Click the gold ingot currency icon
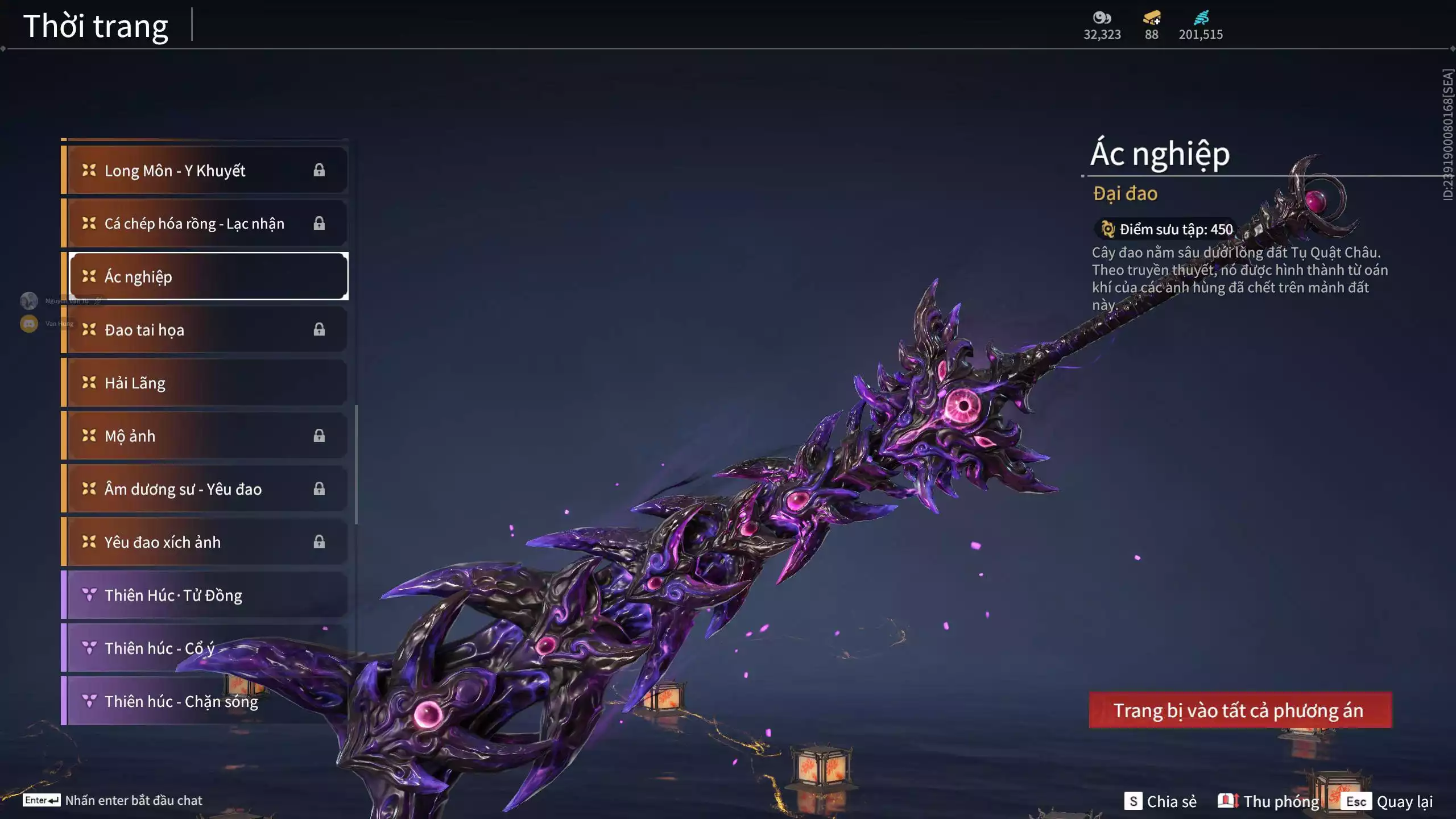Screen dimensions: 1456x819 [1152, 18]
